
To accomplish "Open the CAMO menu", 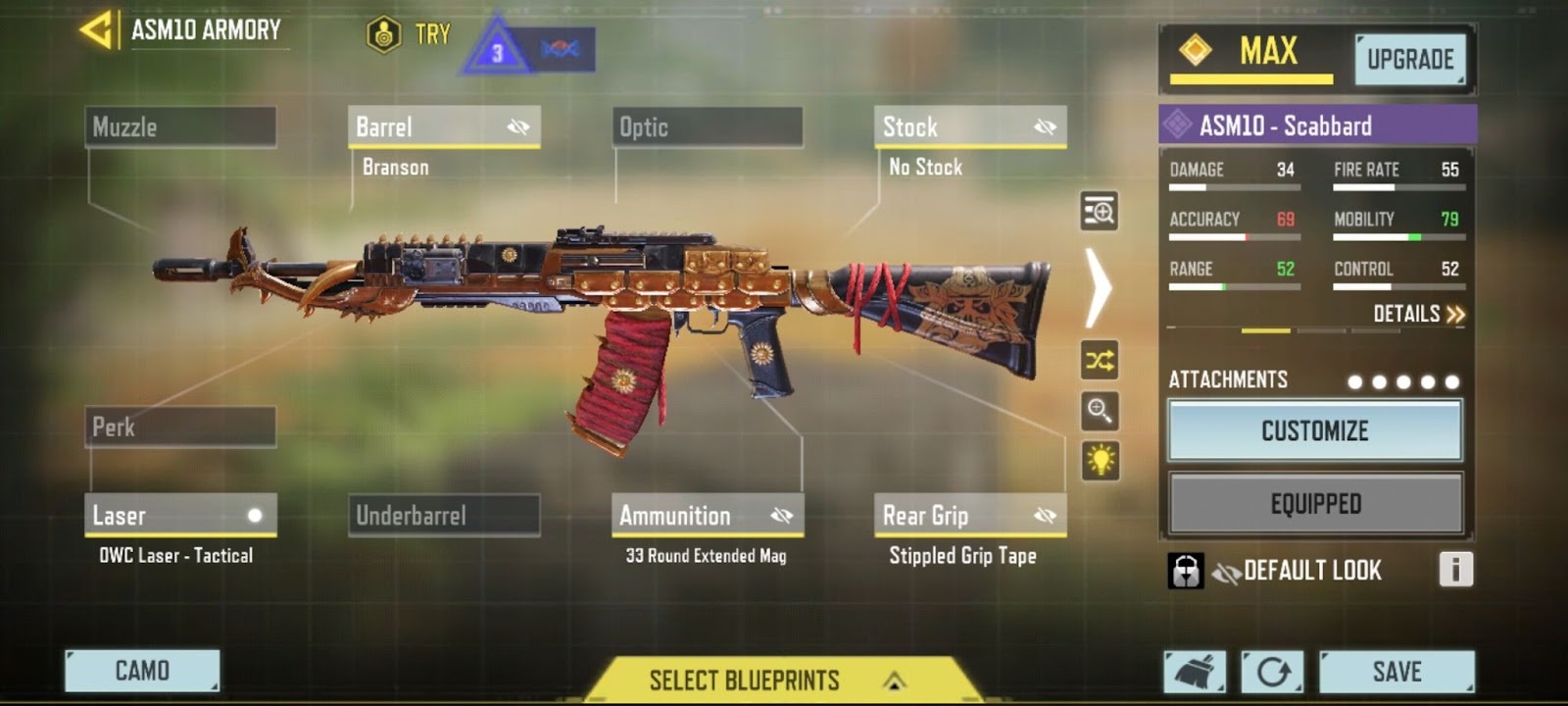I will click(142, 671).
